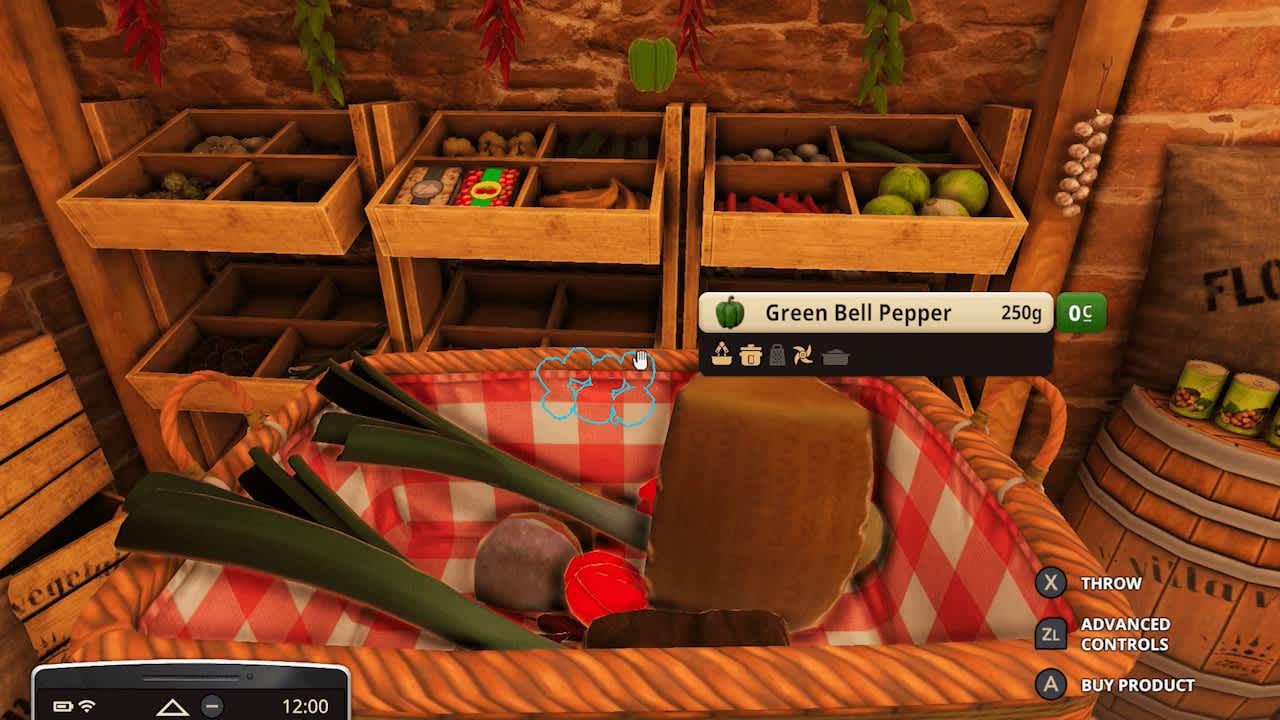Click THROW to discard the item
This screenshot has height=720, width=1280.
1111,583
